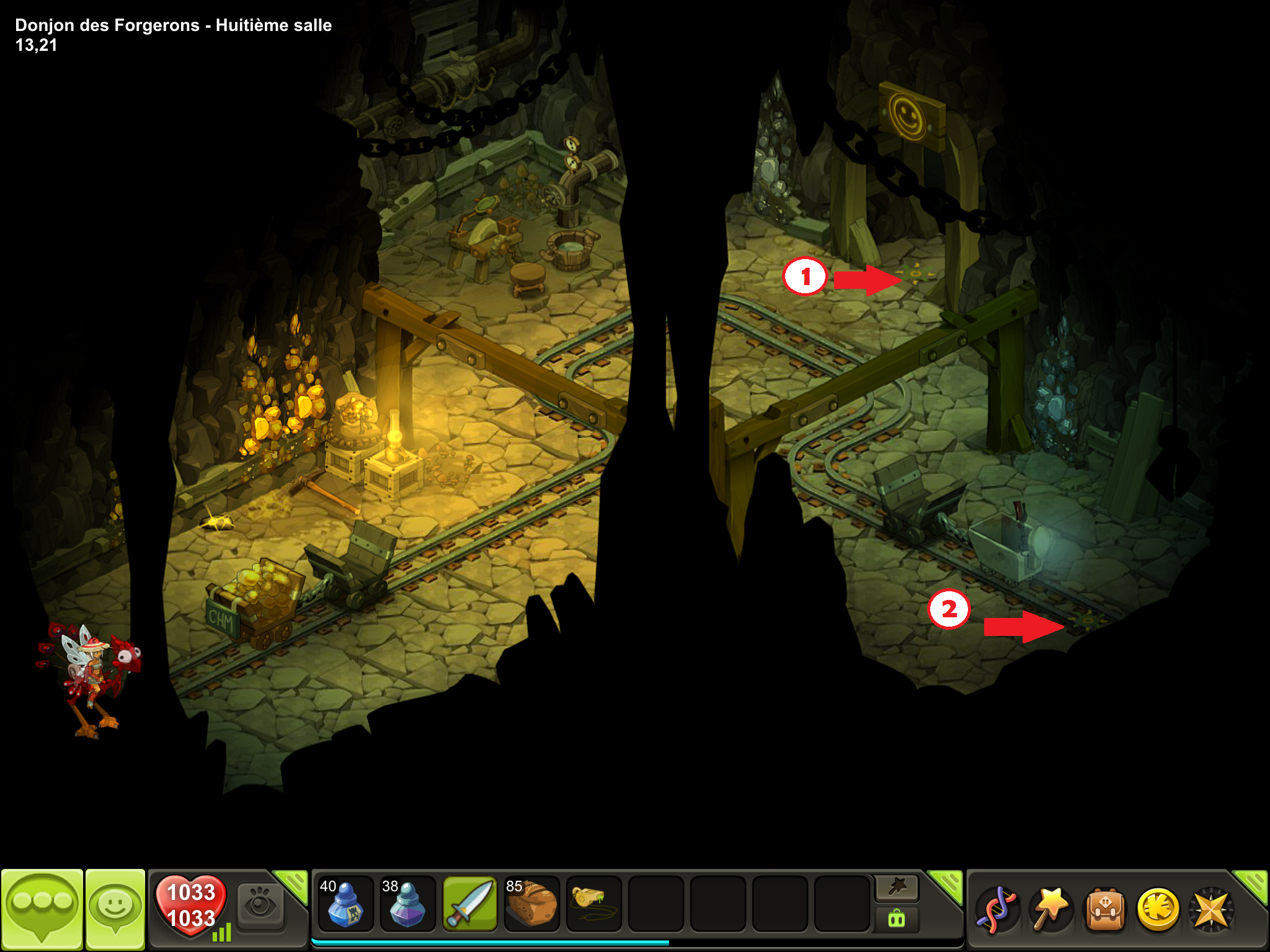Image resolution: width=1270 pixels, height=952 pixels.
Task: Open the chat speech bubble button
Action: click(42, 908)
